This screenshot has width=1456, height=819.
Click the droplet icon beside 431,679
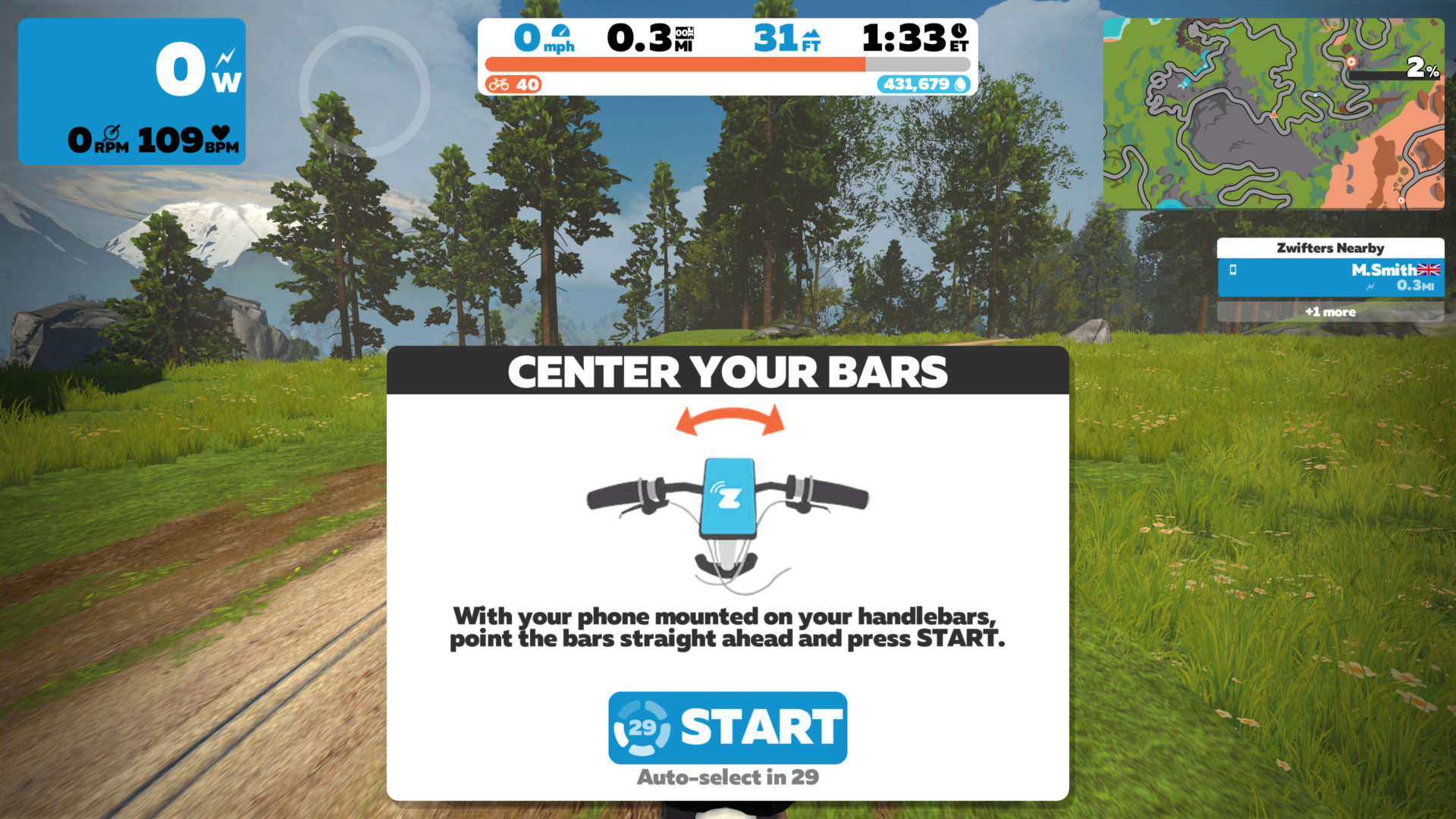(960, 83)
